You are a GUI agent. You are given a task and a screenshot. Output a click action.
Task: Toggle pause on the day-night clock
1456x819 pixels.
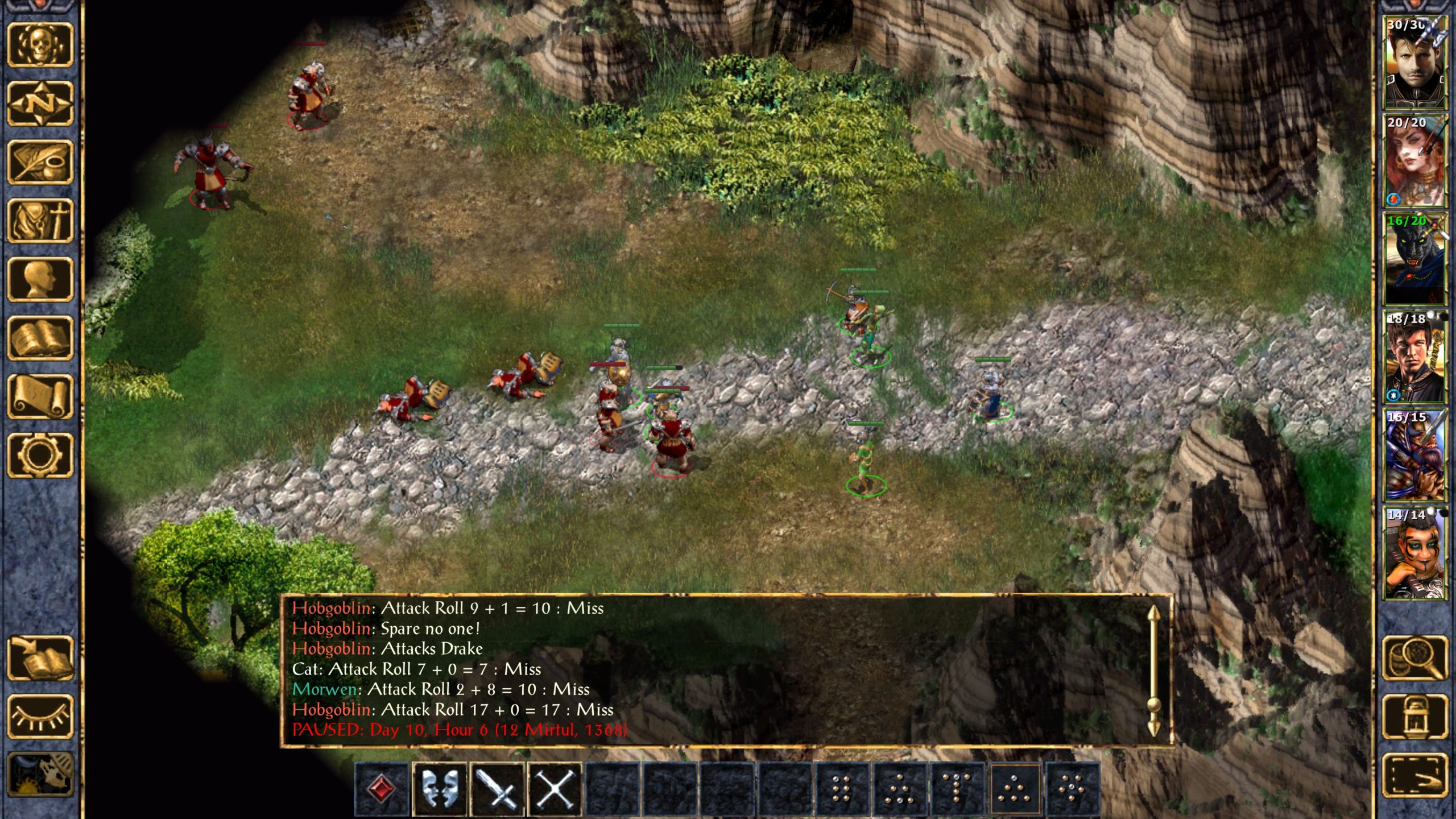pyautogui.click(x=40, y=775)
